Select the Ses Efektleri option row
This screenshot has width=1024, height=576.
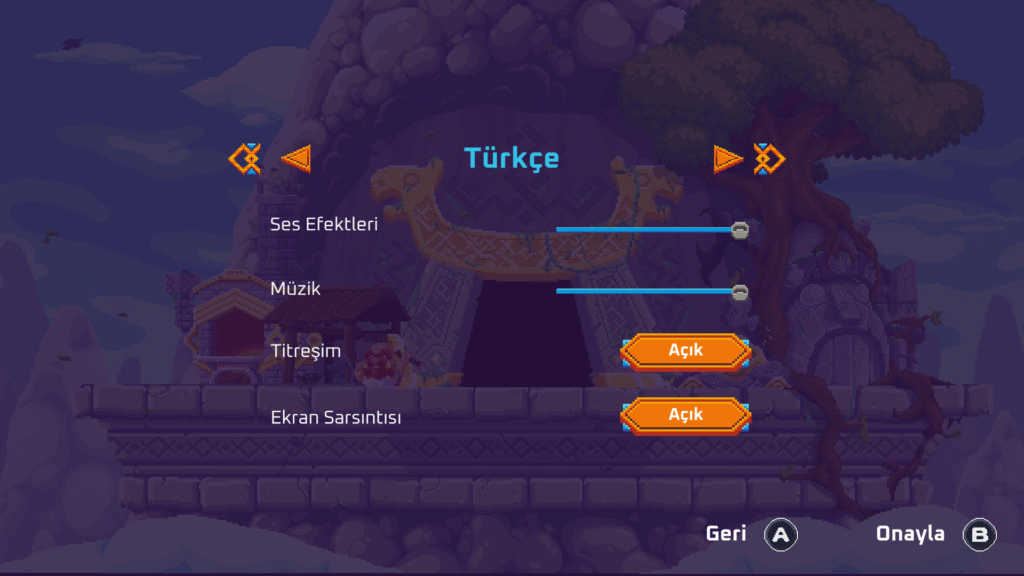(x=324, y=224)
